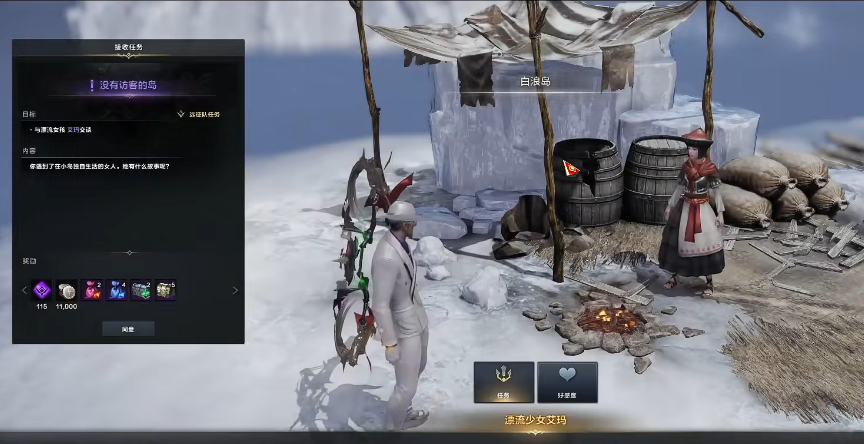Select the green chest reward icon

coord(141,290)
